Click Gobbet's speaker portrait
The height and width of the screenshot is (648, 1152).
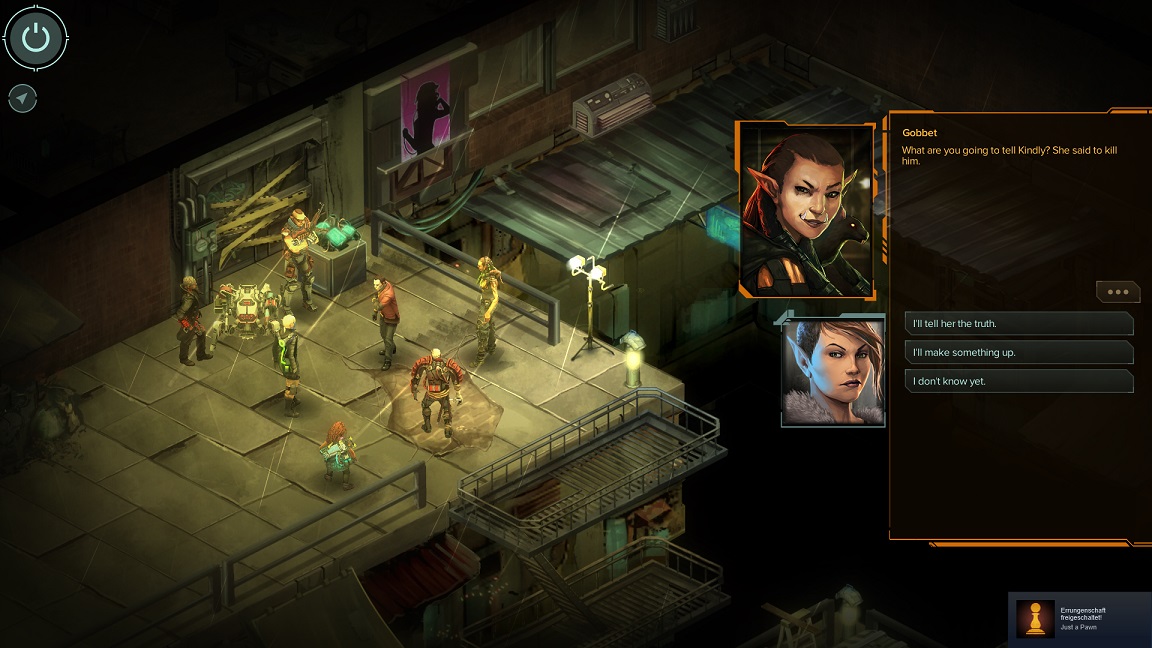point(806,209)
